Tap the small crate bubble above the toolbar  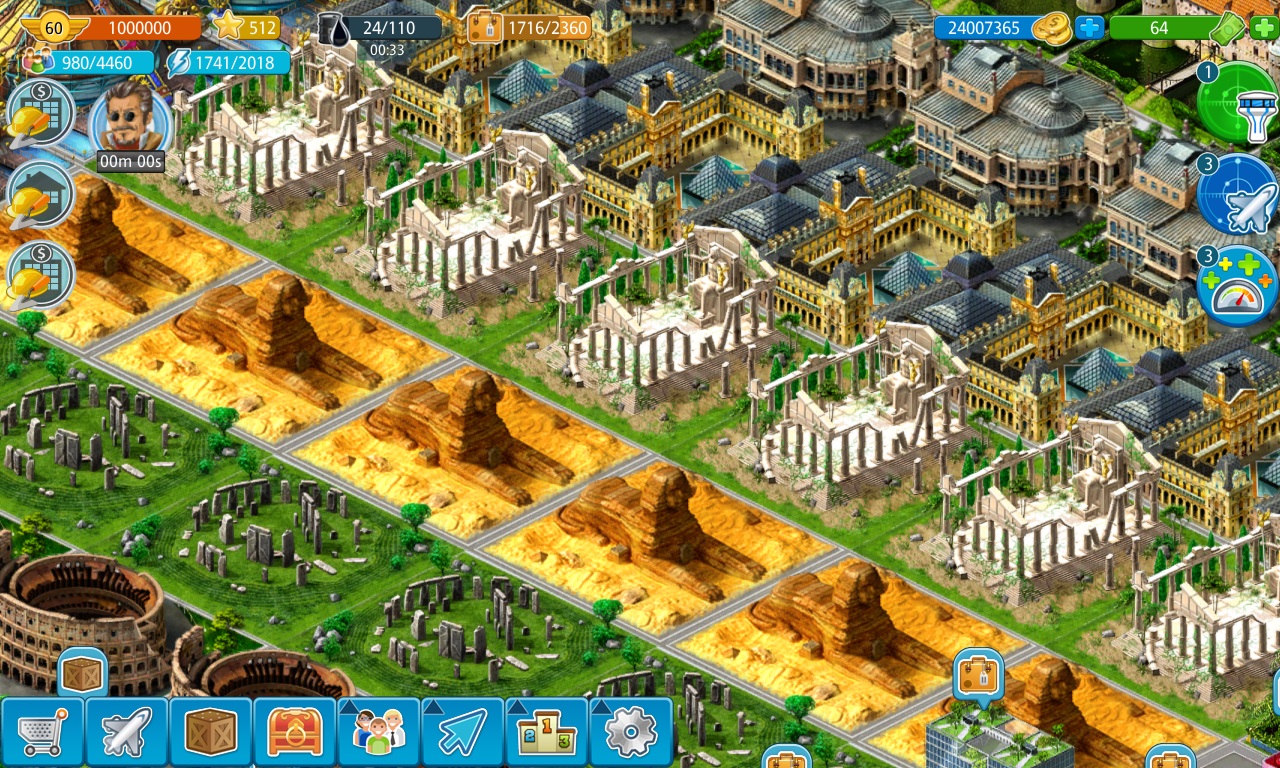[83, 673]
